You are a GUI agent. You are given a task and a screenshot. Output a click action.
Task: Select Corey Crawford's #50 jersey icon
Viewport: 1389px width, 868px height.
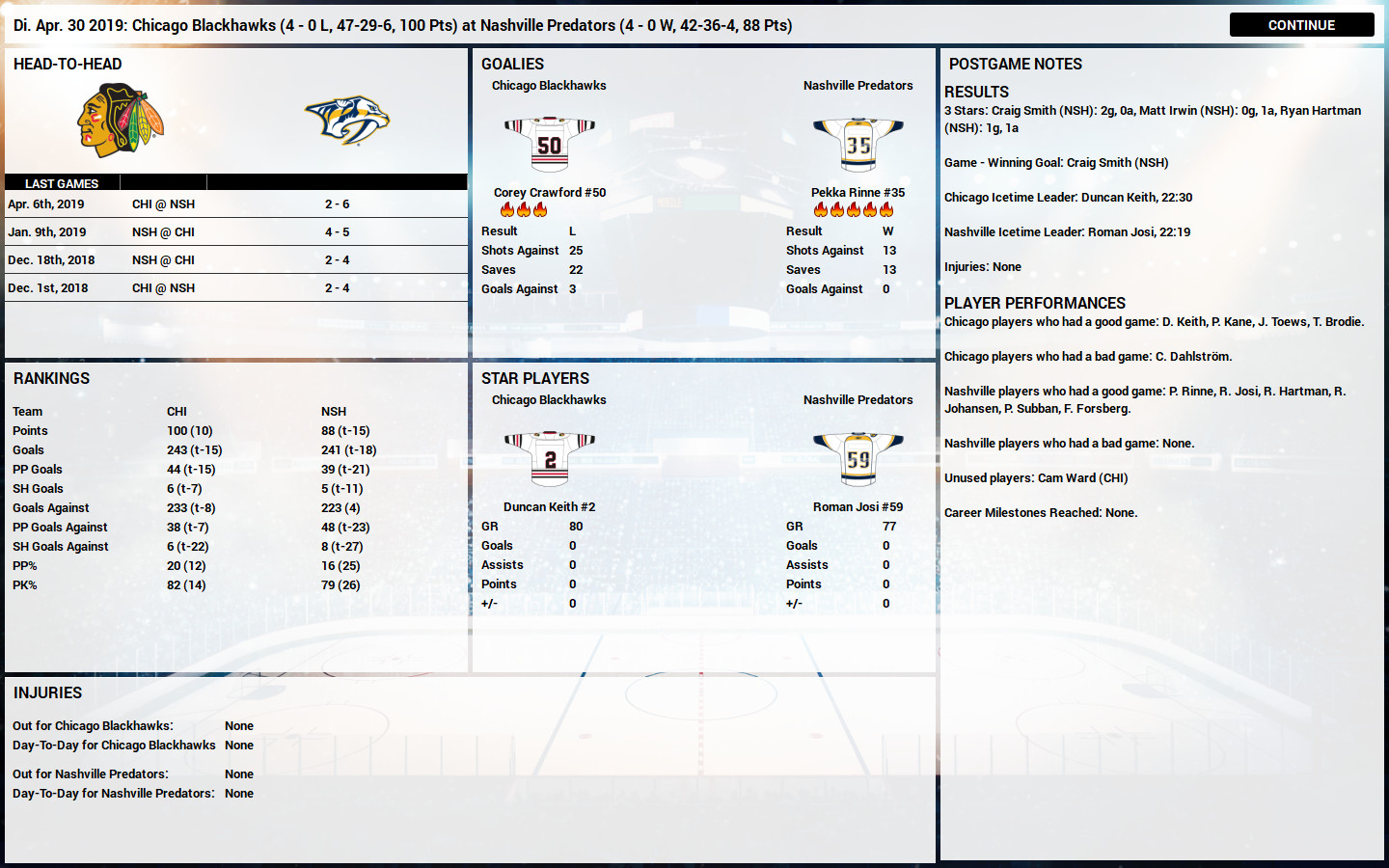pyautogui.click(x=549, y=145)
